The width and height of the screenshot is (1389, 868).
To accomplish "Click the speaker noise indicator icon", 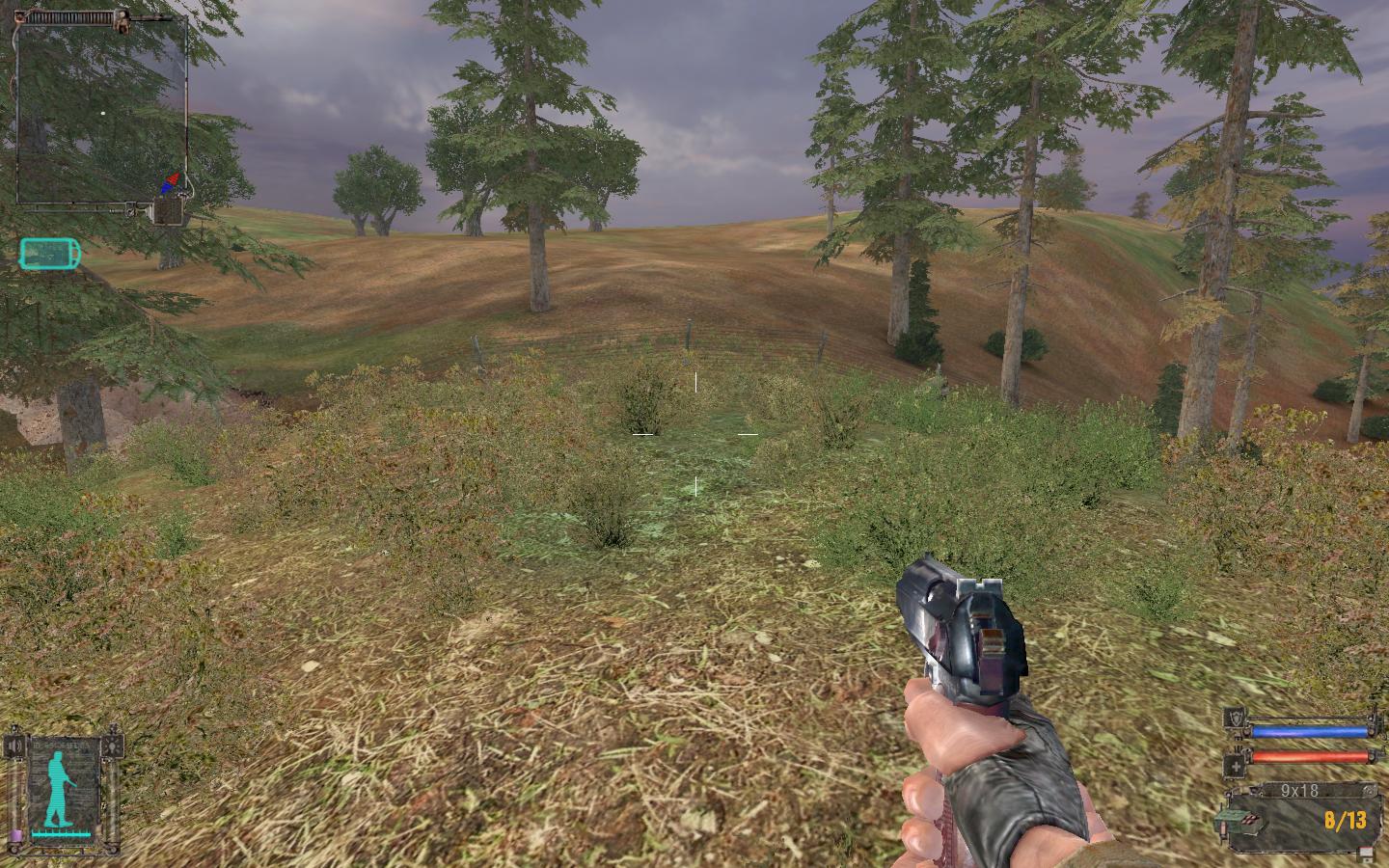I will click(x=13, y=746).
